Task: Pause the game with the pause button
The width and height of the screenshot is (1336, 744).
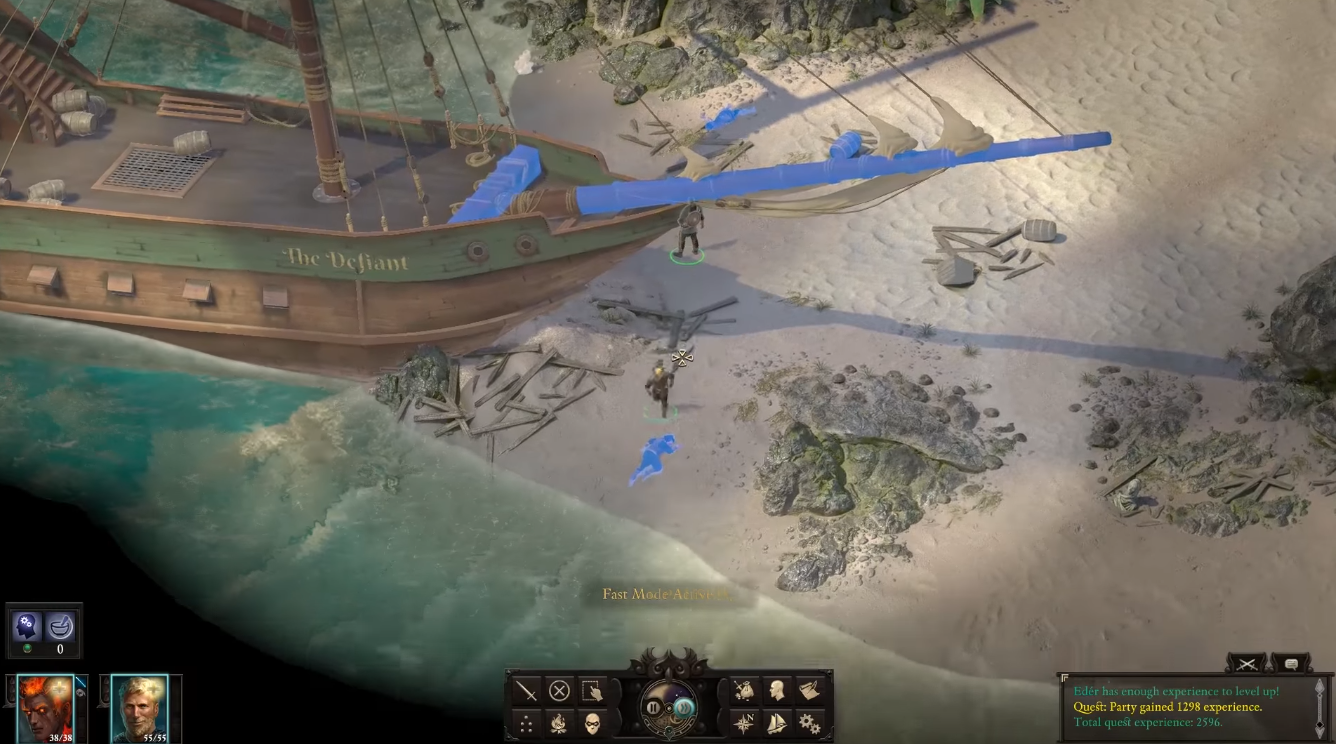Action: point(653,708)
